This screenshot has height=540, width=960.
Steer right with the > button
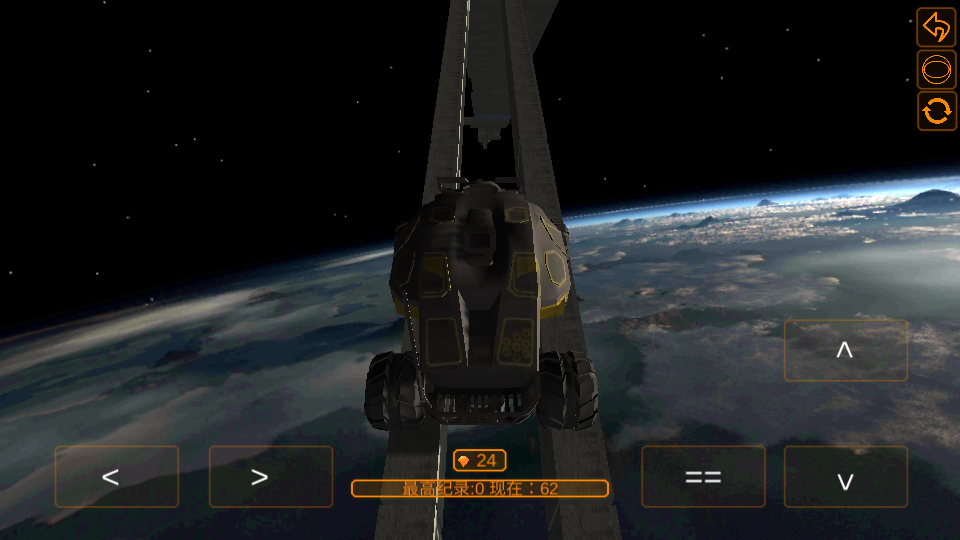[x=270, y=476]
